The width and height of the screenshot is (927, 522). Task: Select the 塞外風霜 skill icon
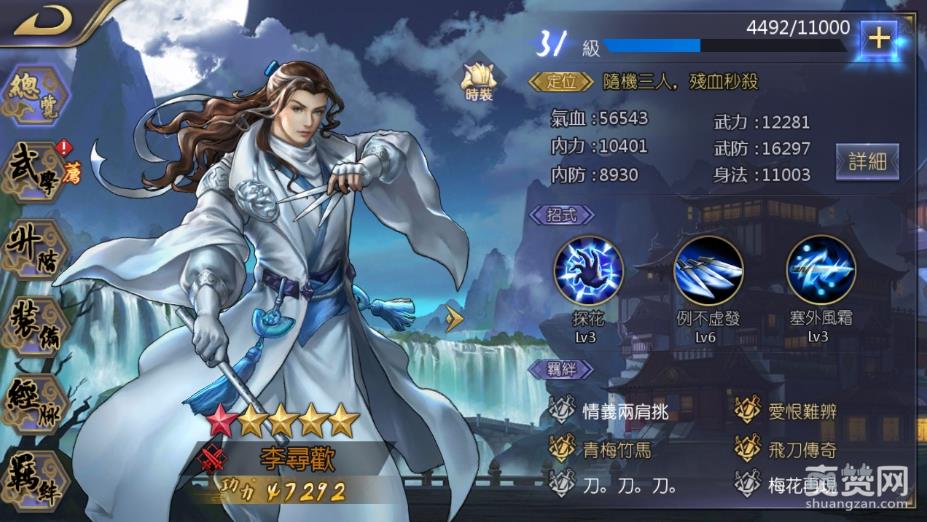point(820,269)
